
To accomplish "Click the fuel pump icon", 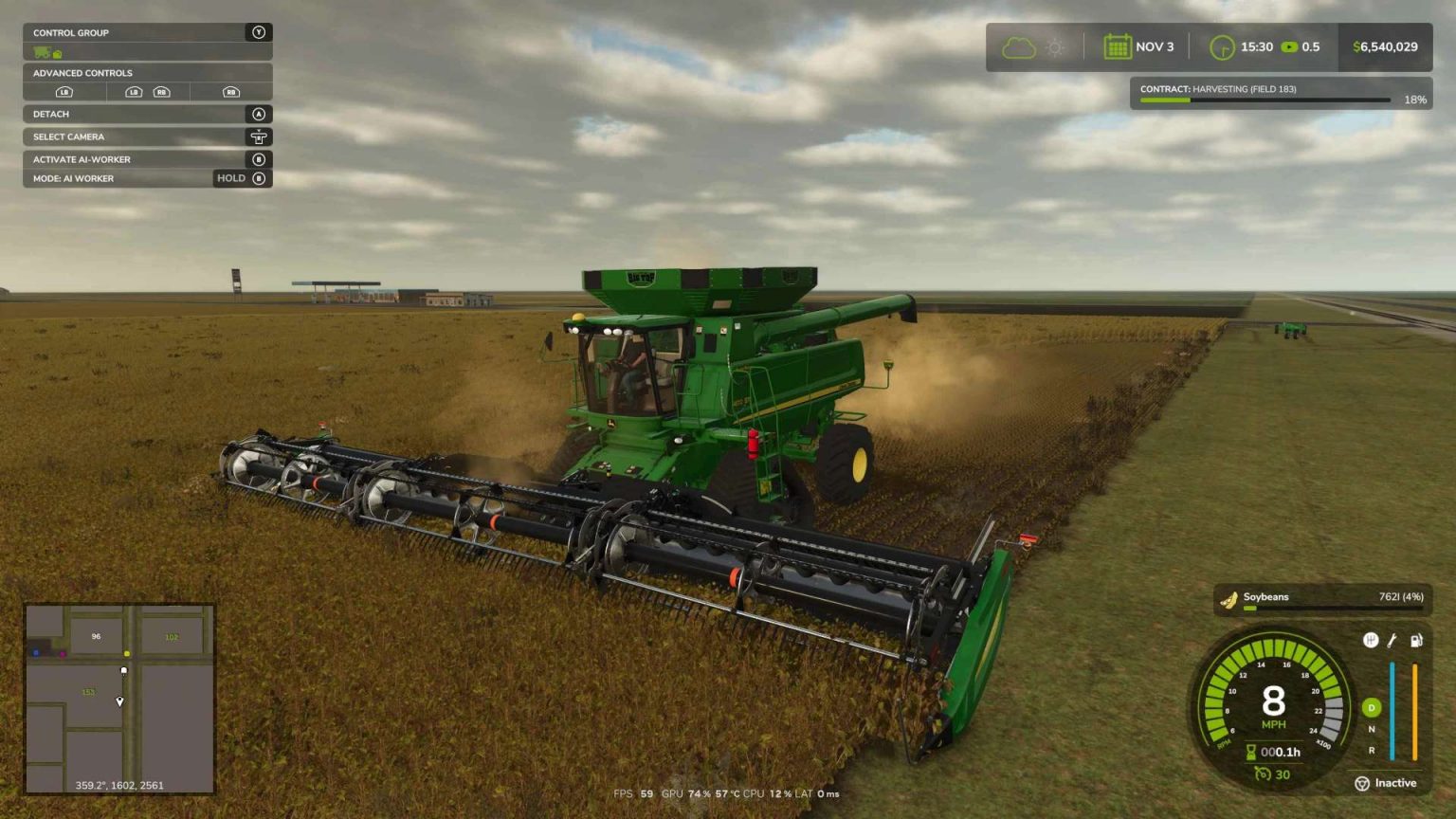I will [x=1416, y=640].
